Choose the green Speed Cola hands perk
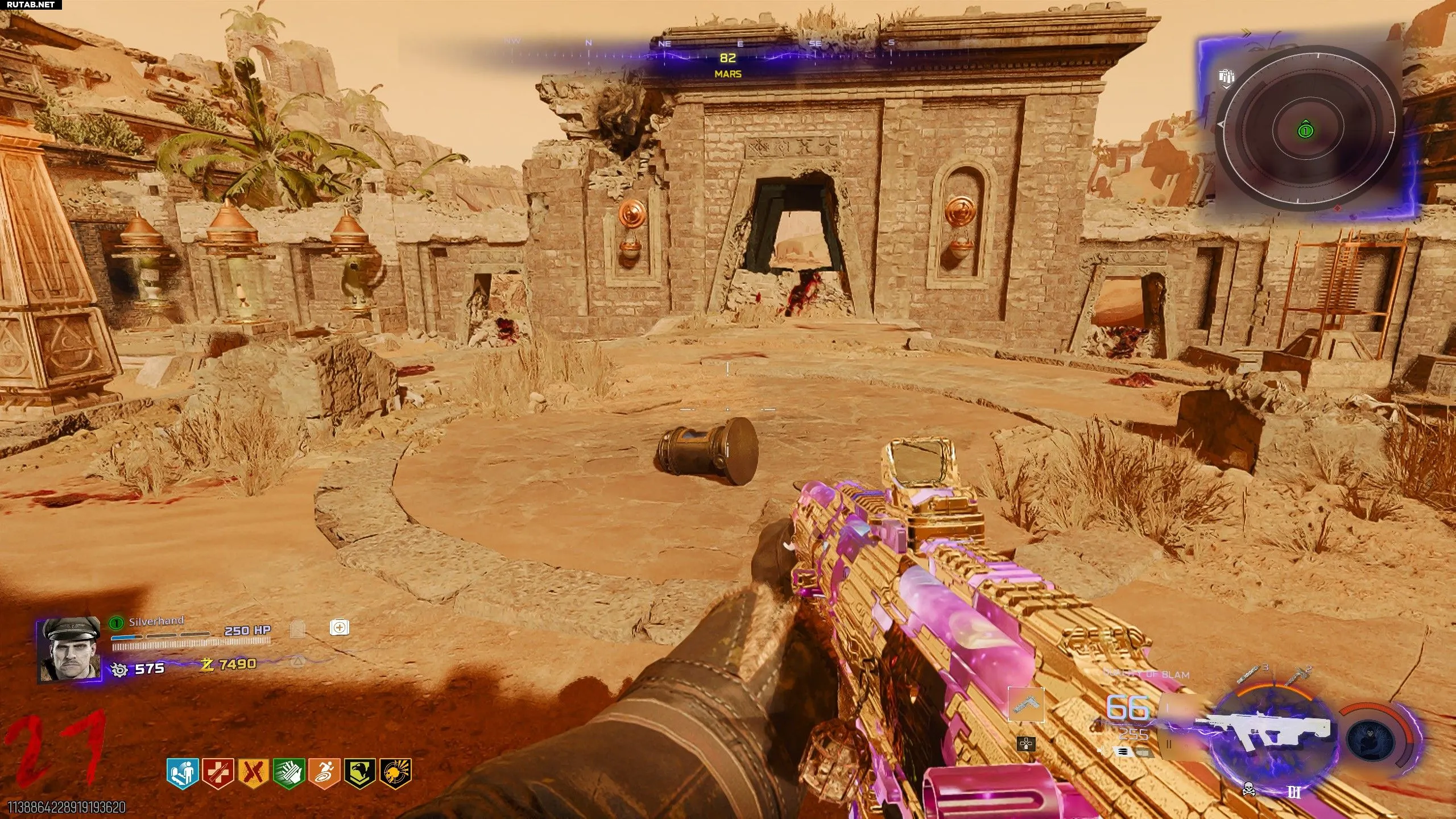The image size is (1456, 819). (289, 772)
